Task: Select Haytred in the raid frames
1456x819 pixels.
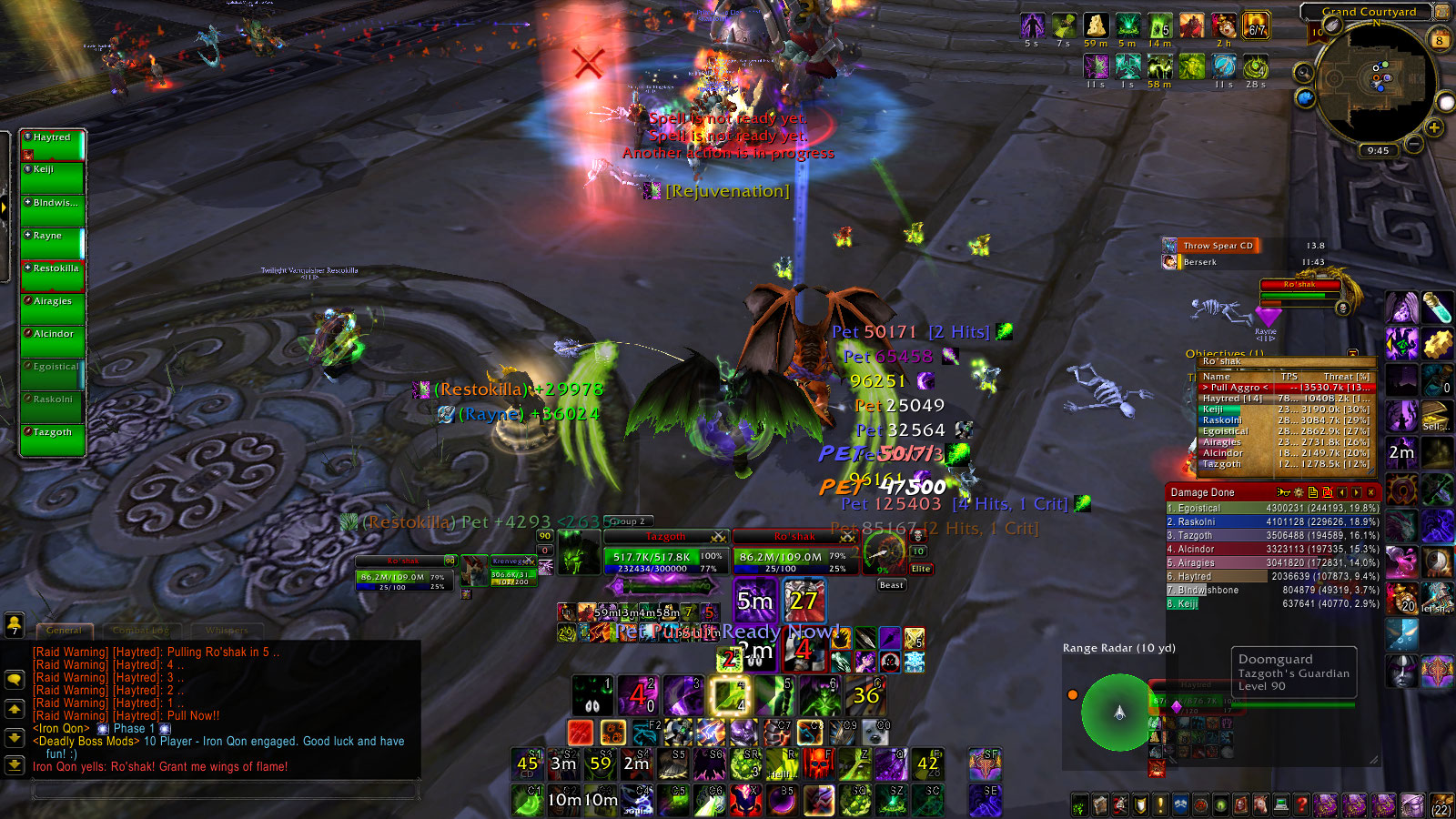Action: (53, 144)
